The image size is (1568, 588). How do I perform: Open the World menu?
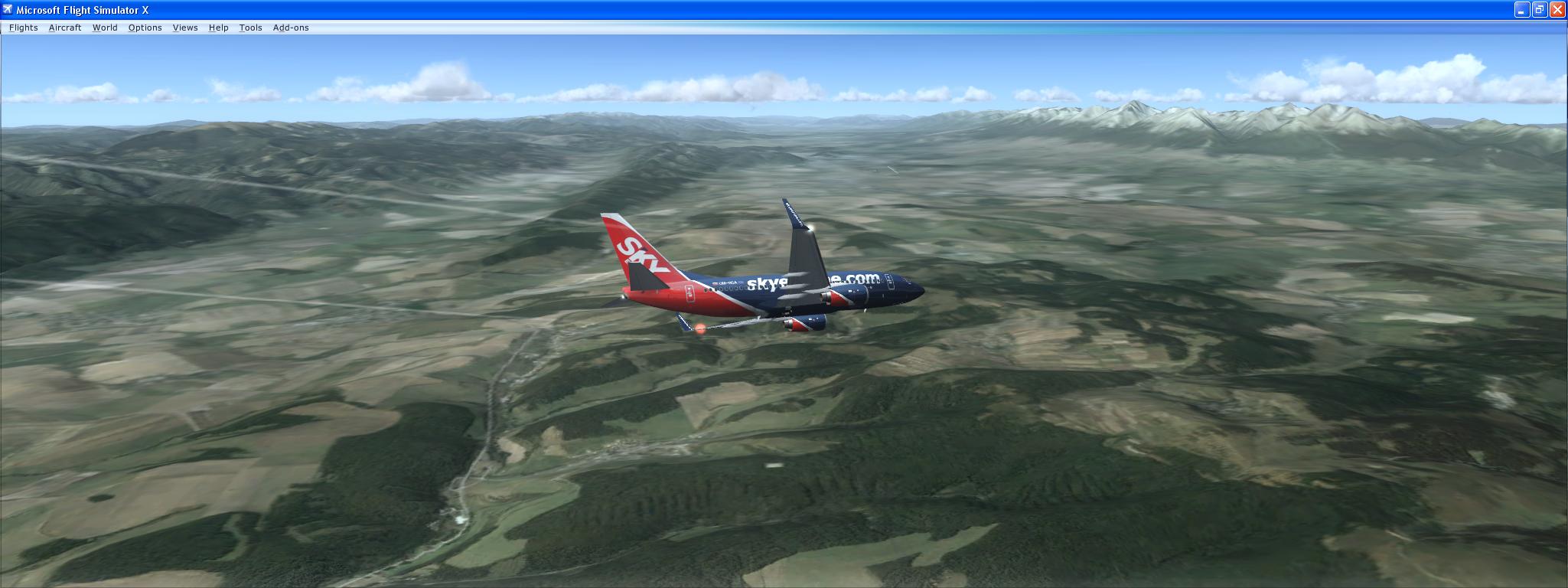point(105,28)
